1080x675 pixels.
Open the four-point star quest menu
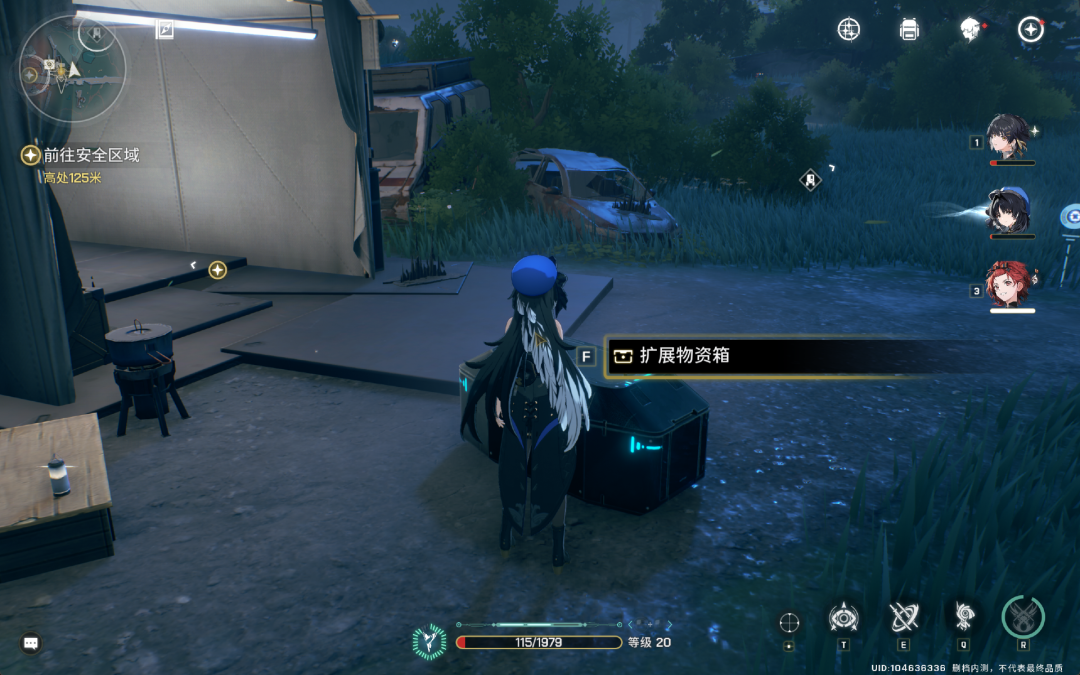[x=1030, y=30]
